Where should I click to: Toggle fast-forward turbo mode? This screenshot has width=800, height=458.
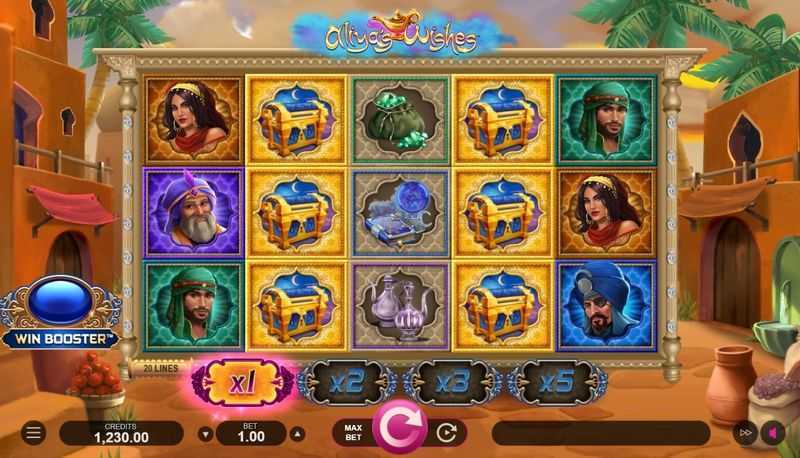pyautogui.click(x=745, y=433)
